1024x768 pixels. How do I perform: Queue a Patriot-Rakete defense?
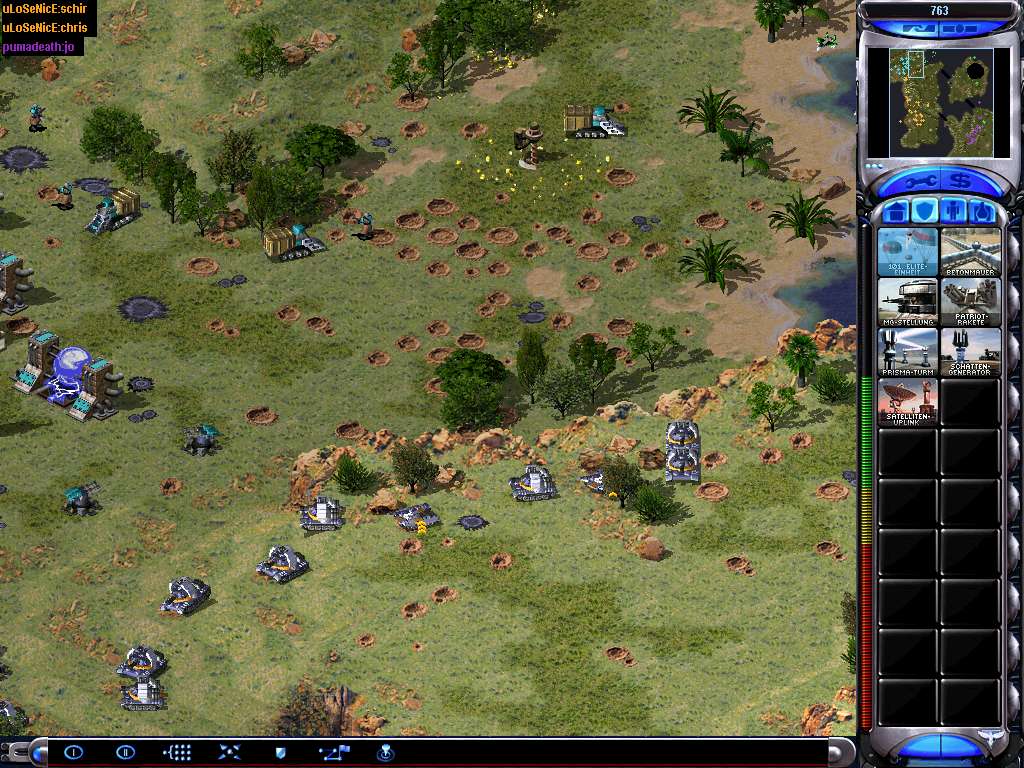(970, 302)
